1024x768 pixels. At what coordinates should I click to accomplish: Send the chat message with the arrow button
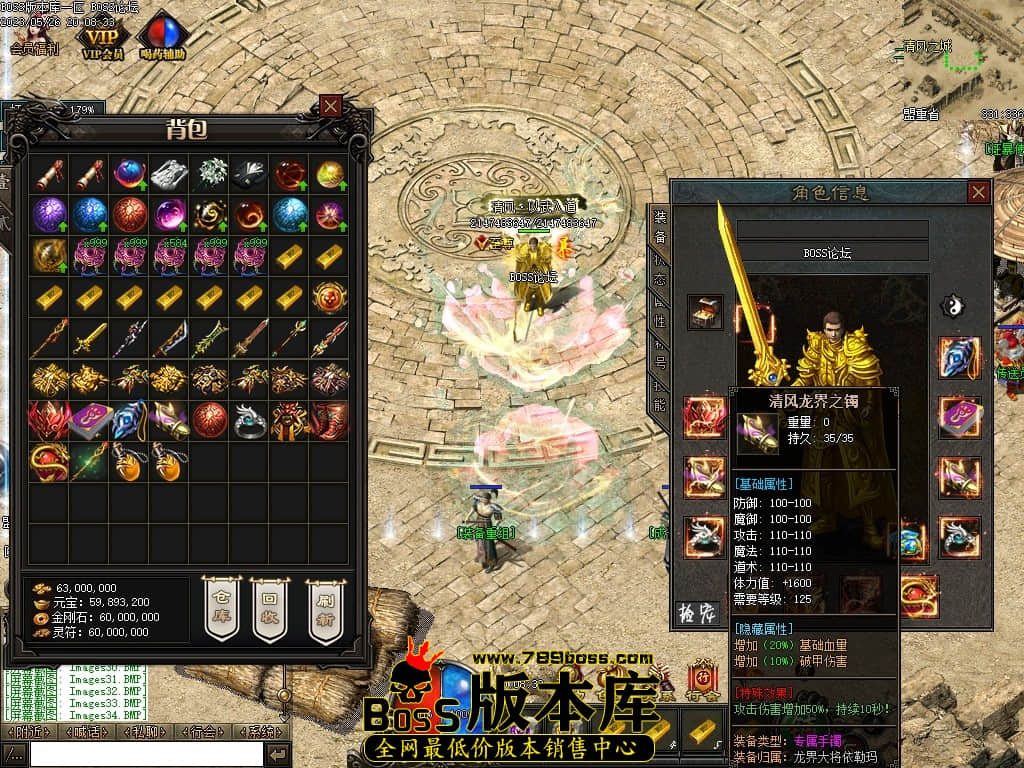point(278,754)
